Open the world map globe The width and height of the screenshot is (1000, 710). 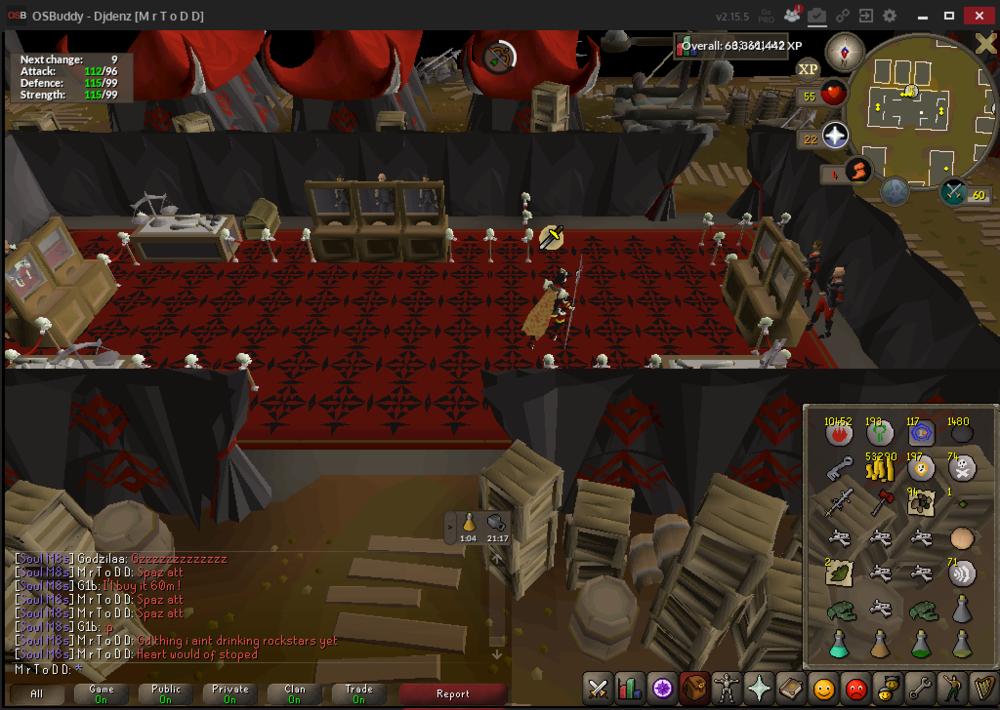(x=894, y=190)
